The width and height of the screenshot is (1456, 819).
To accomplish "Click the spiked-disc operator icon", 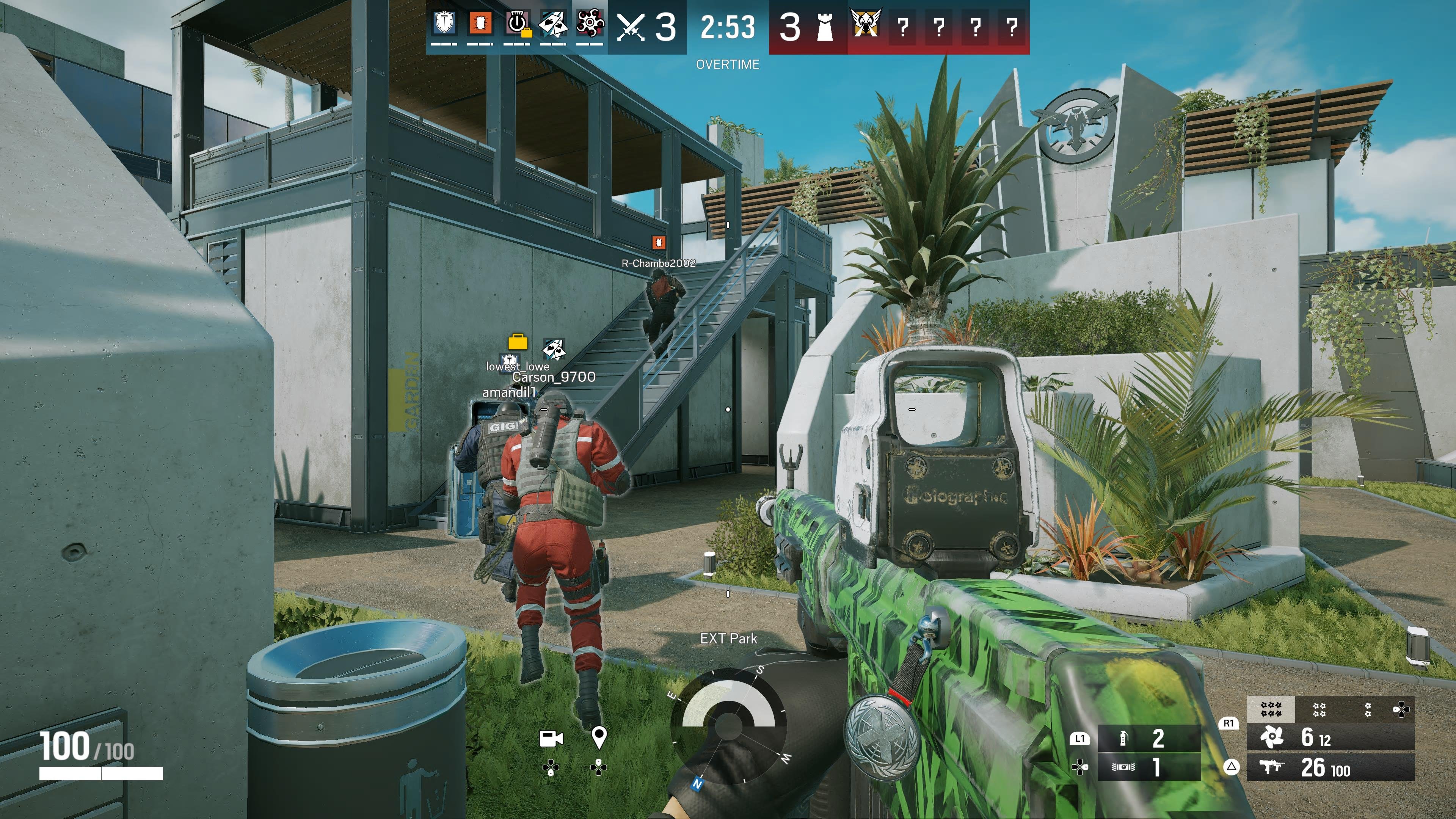I will tap(590, 24).
